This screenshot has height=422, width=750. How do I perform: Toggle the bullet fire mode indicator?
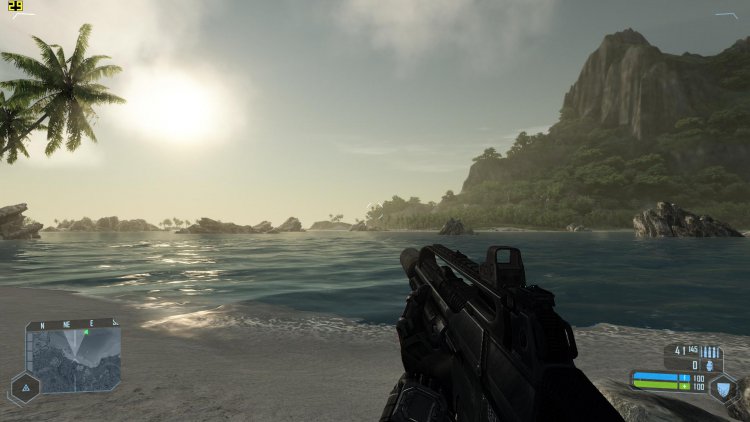coord(711,352)
